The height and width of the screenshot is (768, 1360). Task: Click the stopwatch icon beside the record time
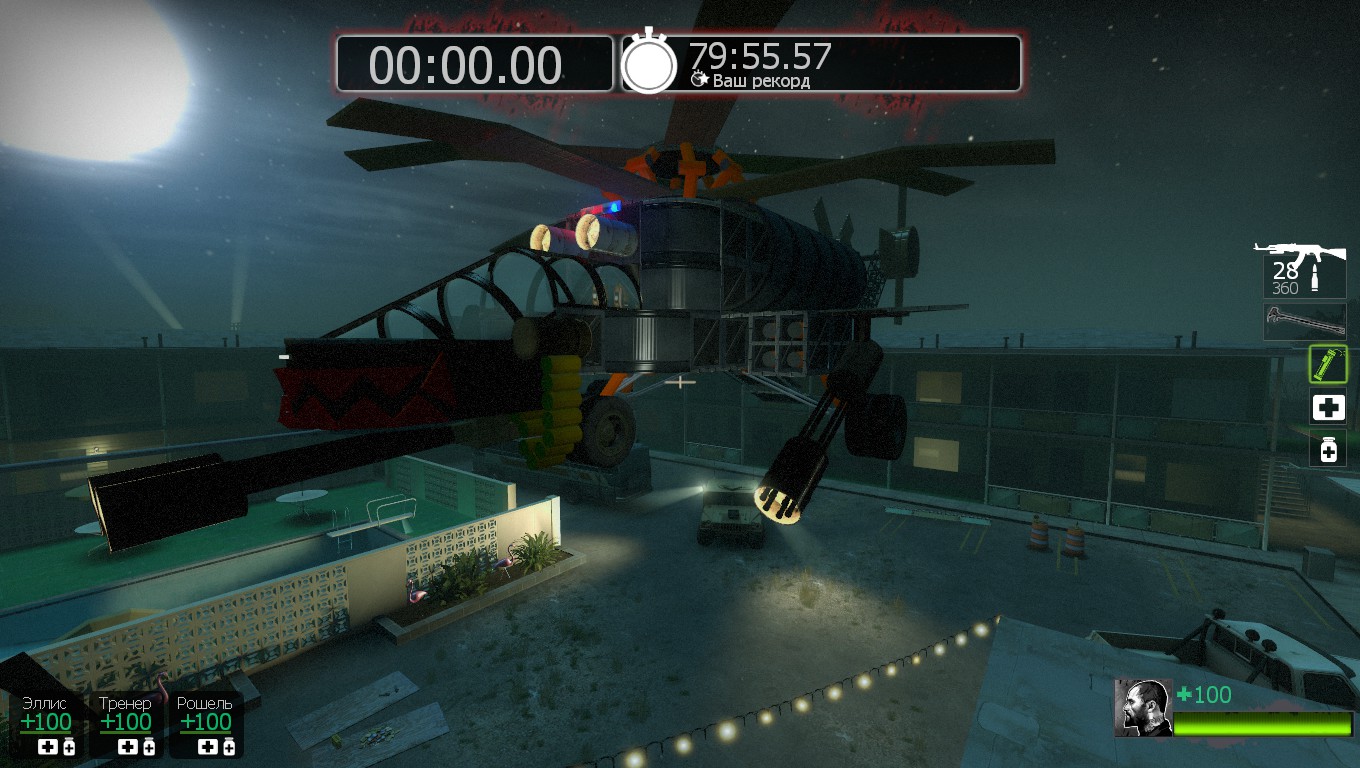[649, 63]
